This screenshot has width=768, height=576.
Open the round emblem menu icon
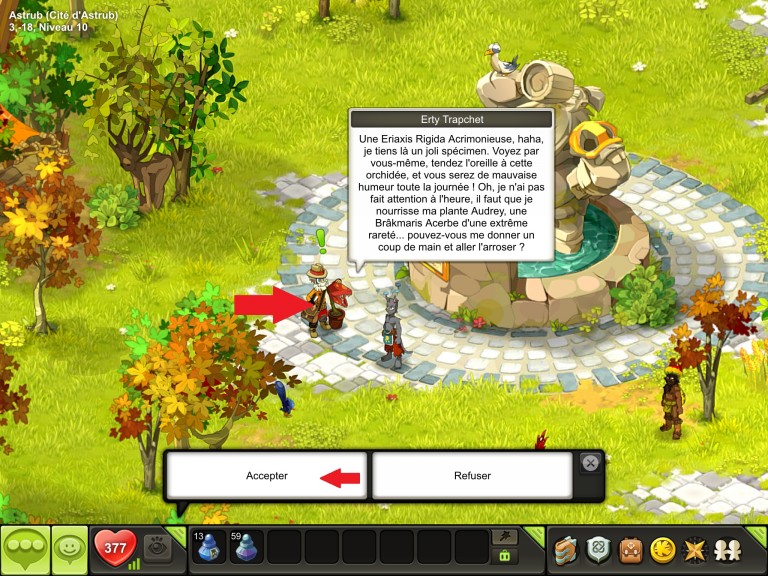coord(599,550)
